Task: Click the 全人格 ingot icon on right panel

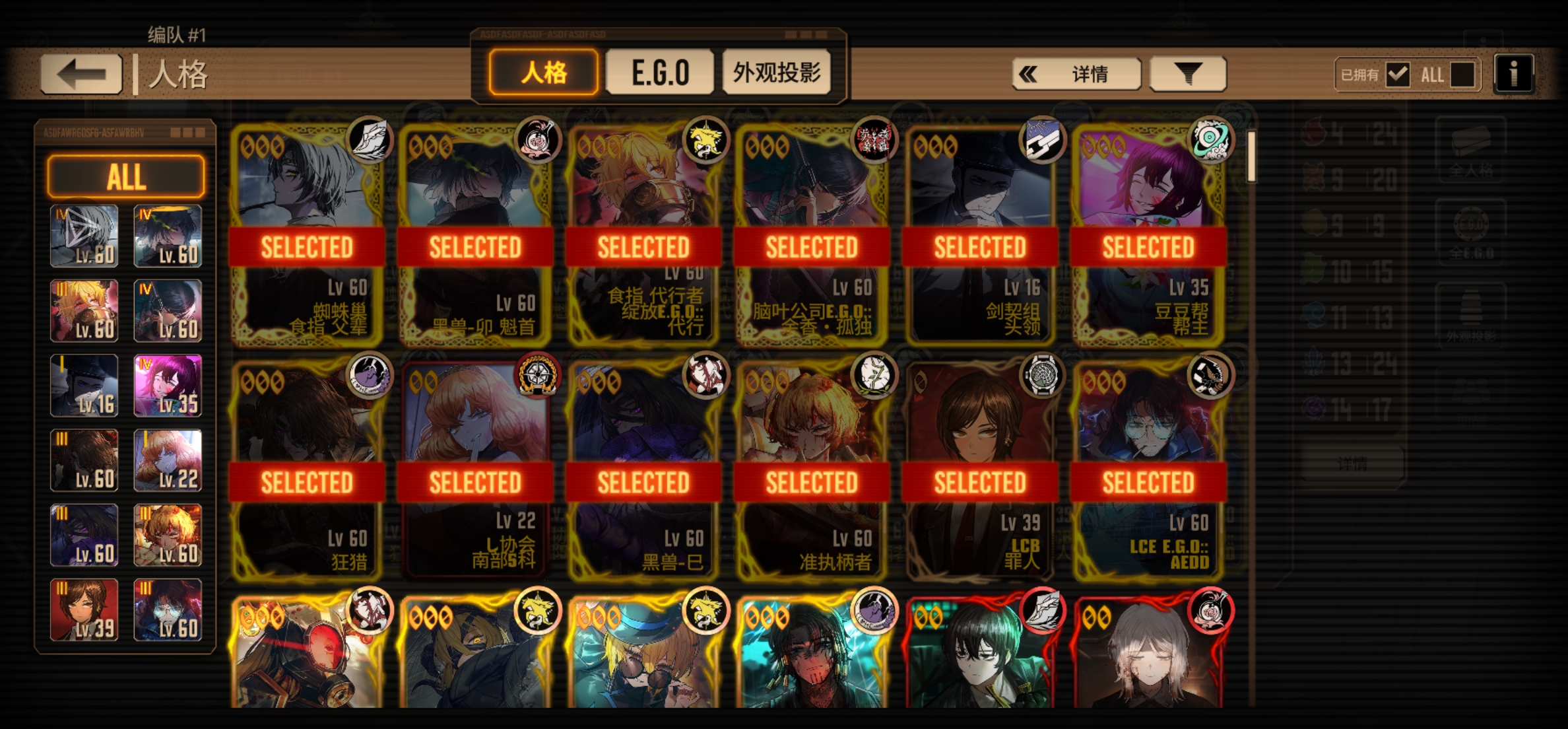Action: (1471, 142)
